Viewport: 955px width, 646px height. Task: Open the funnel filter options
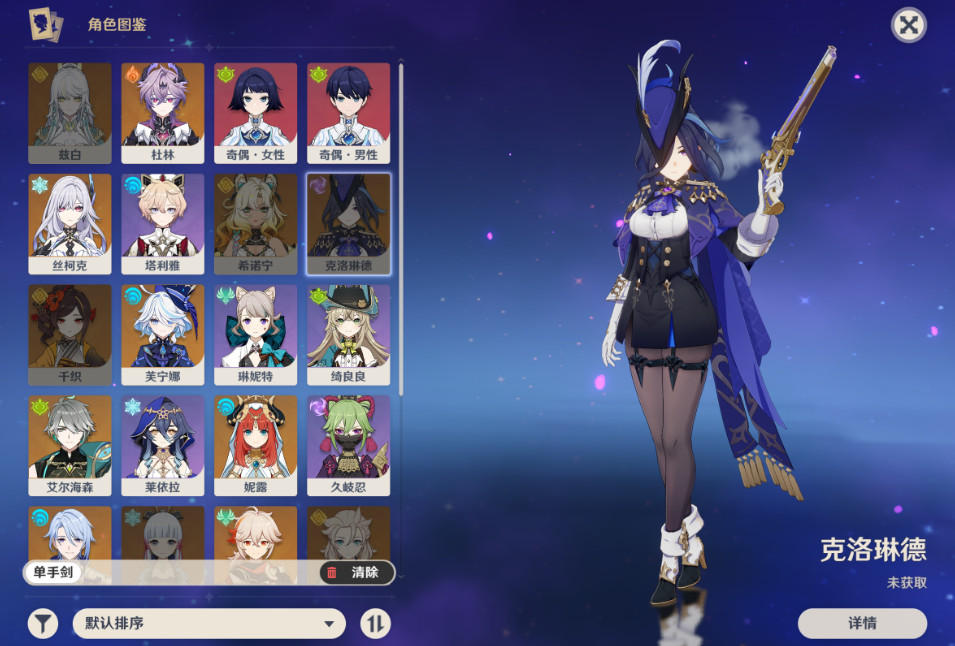(42, 624)
